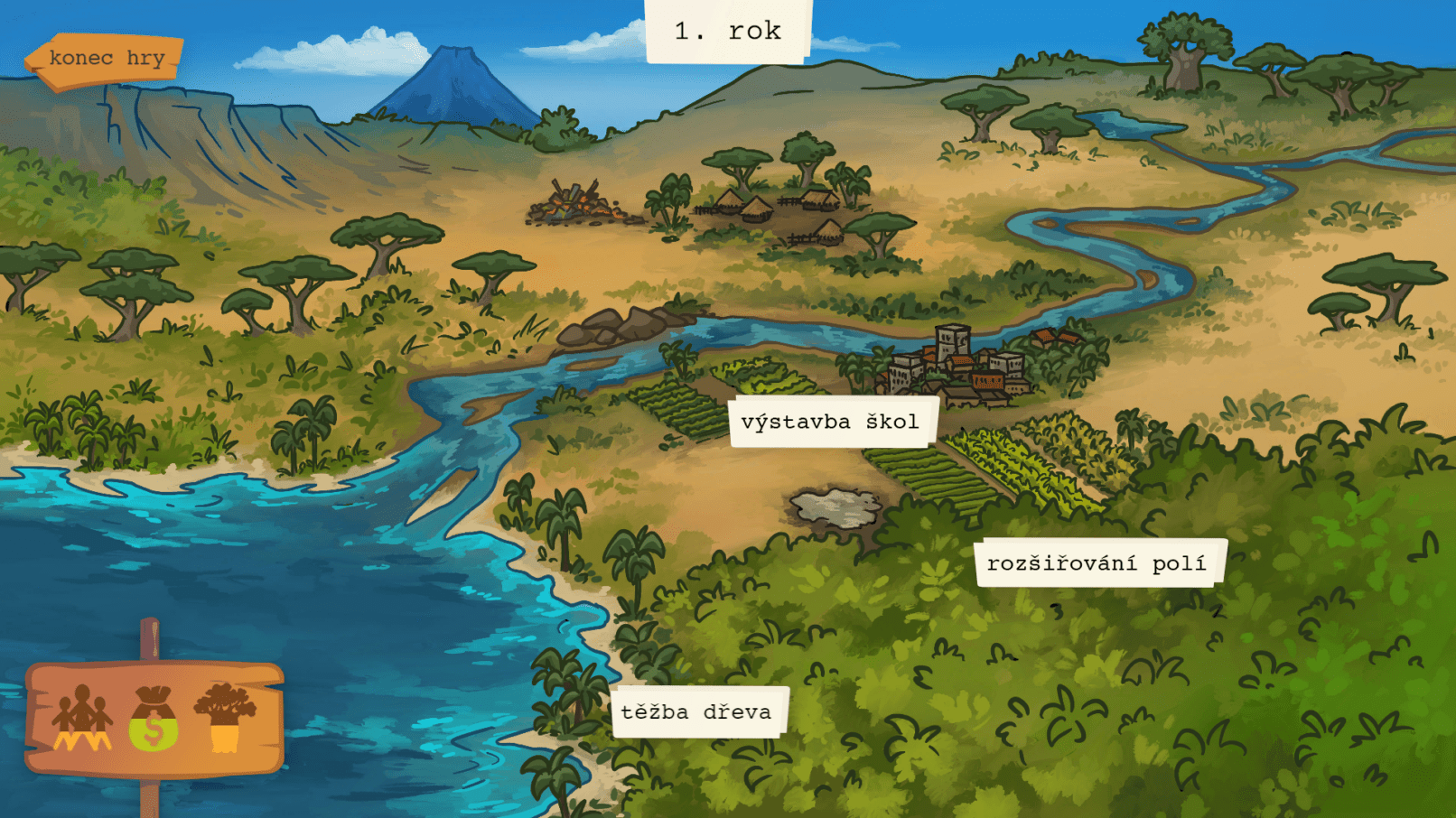
Task: Open the population people icon
Action: (82, 719)
